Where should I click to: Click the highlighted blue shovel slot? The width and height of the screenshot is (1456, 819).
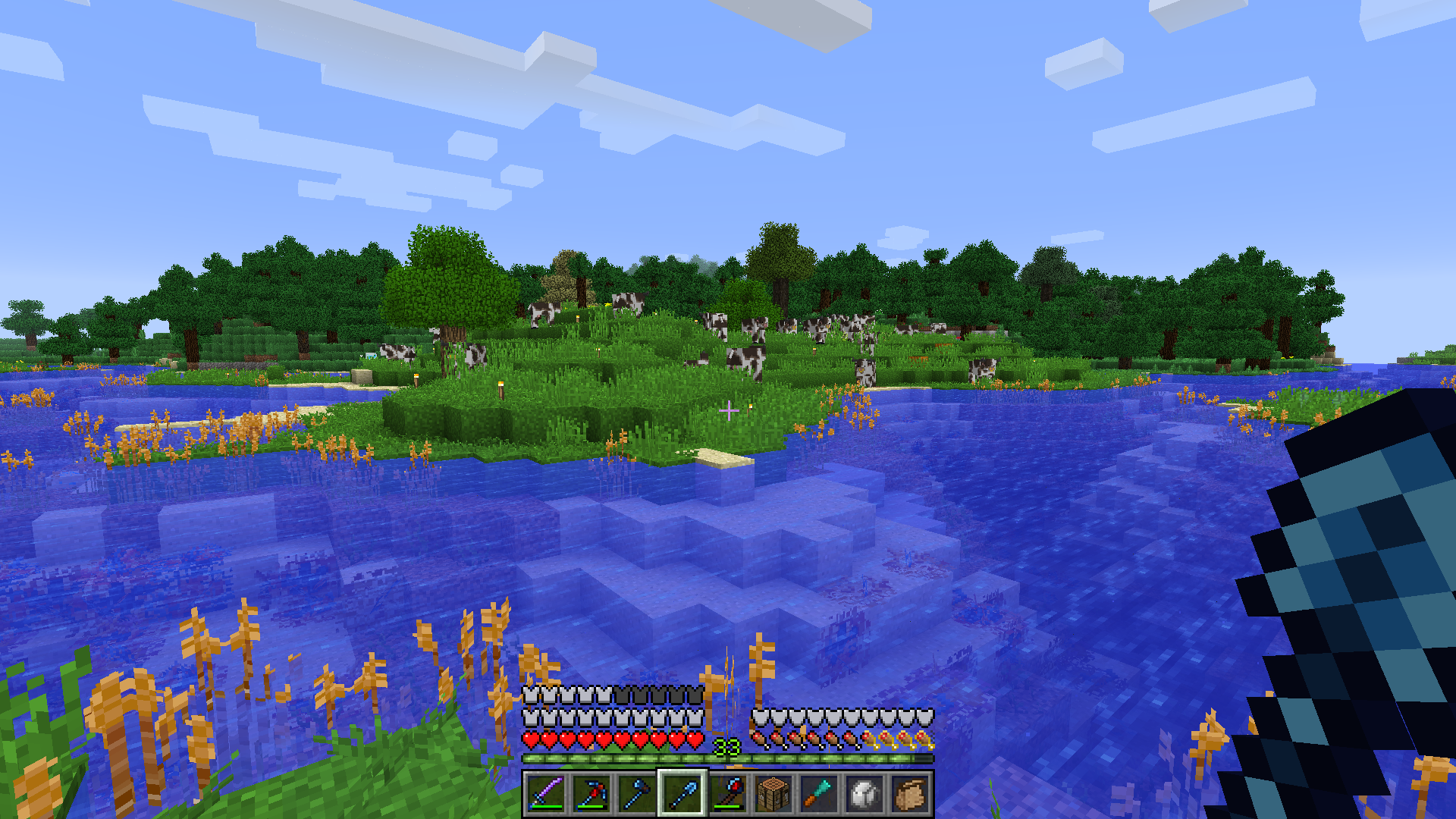point(682,794)
